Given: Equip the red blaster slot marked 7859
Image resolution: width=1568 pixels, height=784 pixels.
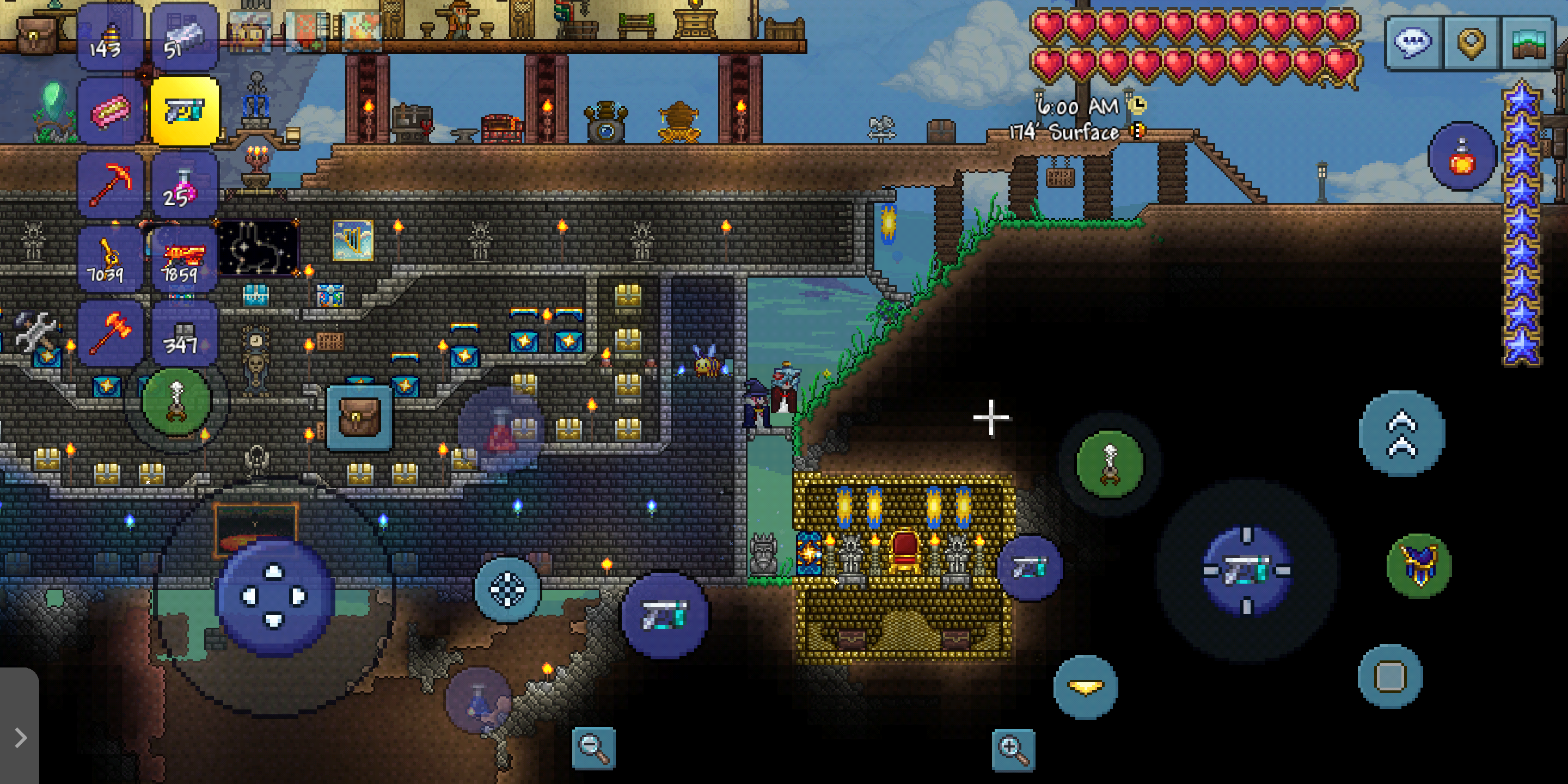Looking at the screenshot, I should (x=184, y=260).
